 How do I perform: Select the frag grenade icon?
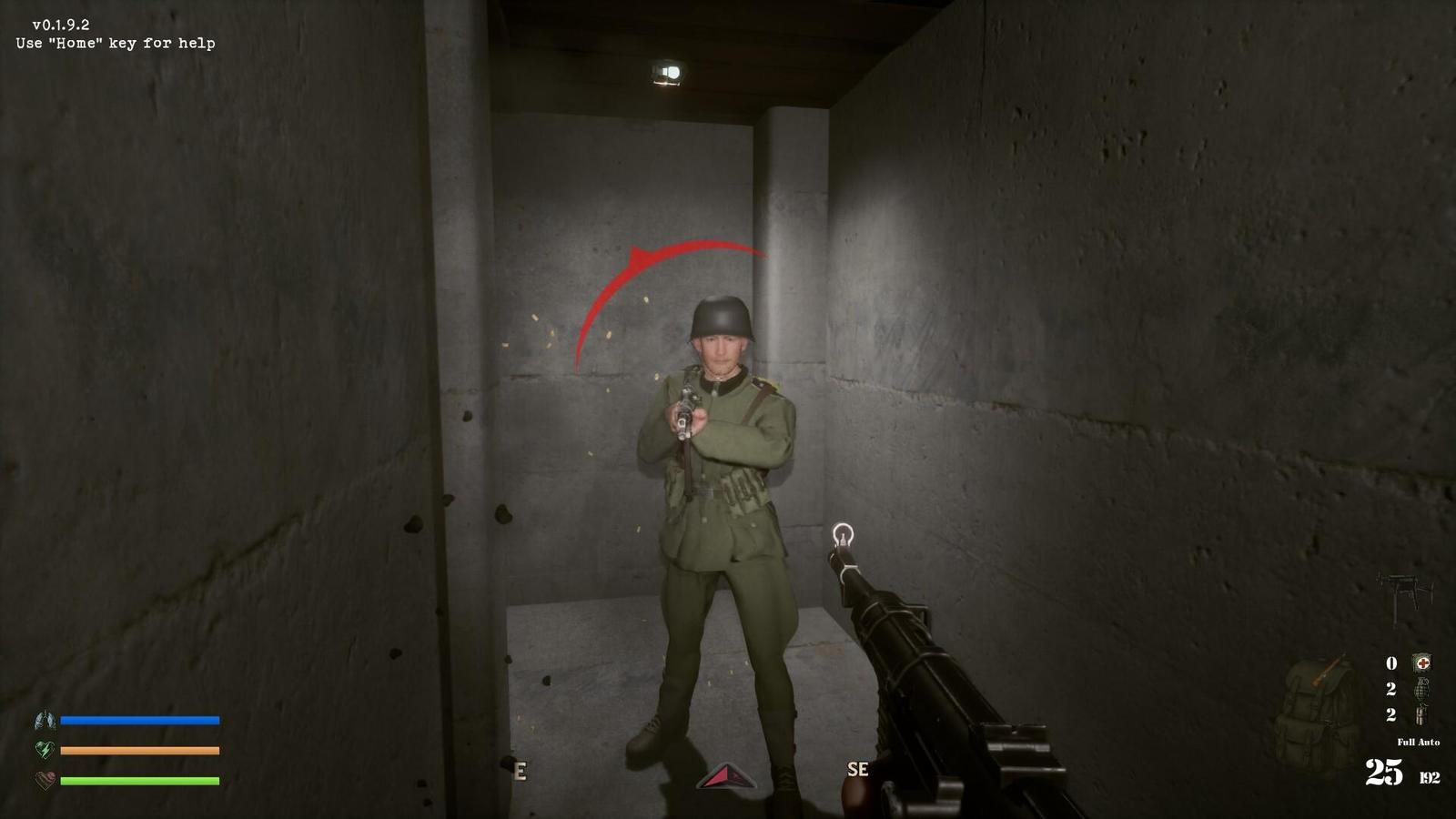(1421, 691)
